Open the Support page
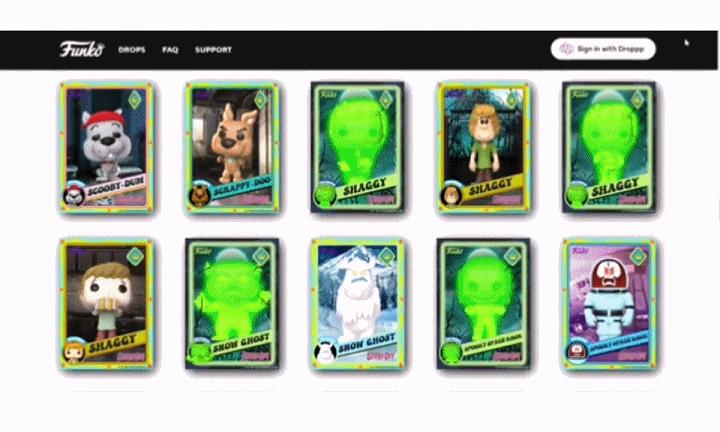The width and height of the screenshot is (720, 432). tap(213, 49)
